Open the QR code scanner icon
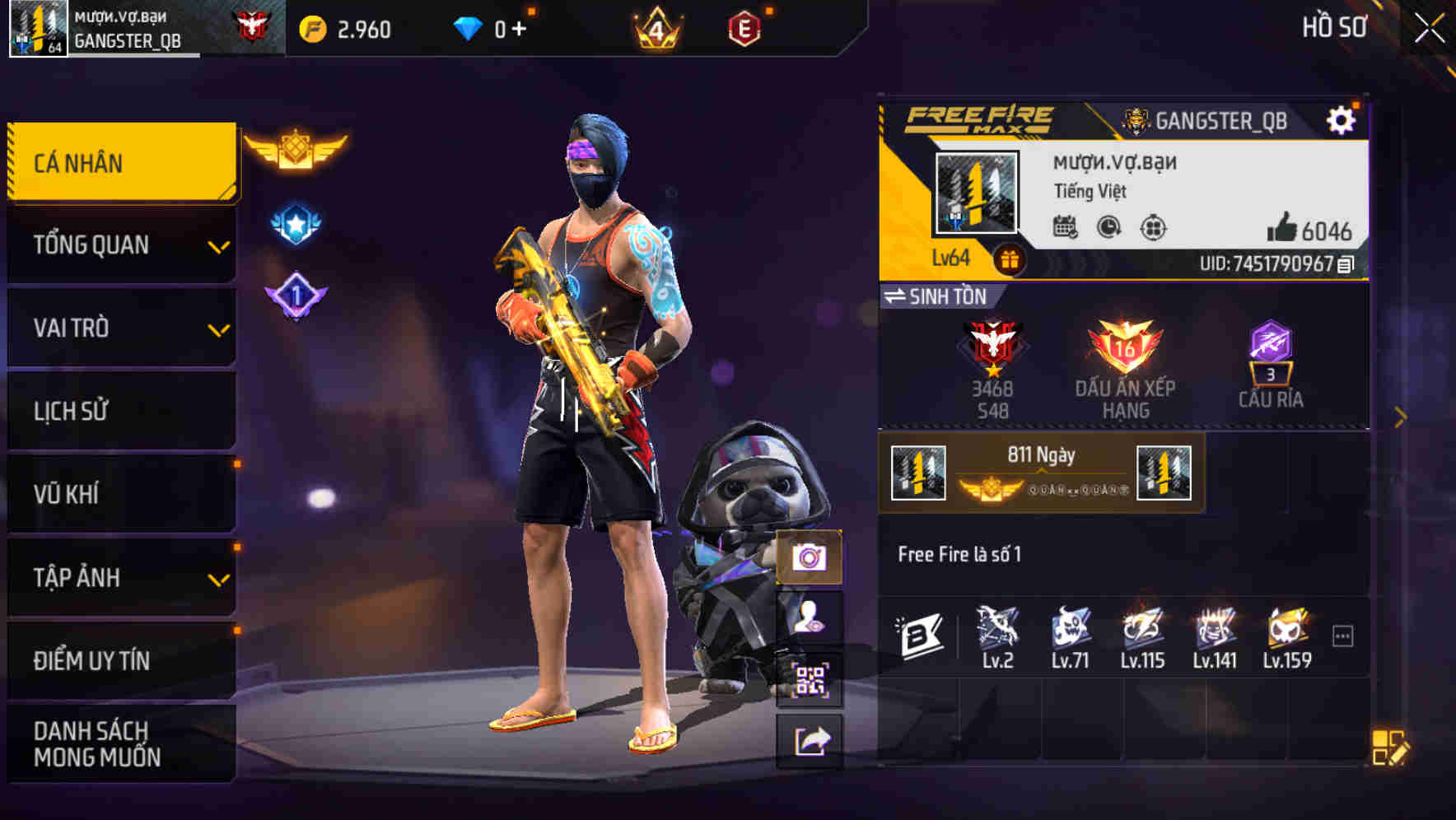 pos(810,682)
